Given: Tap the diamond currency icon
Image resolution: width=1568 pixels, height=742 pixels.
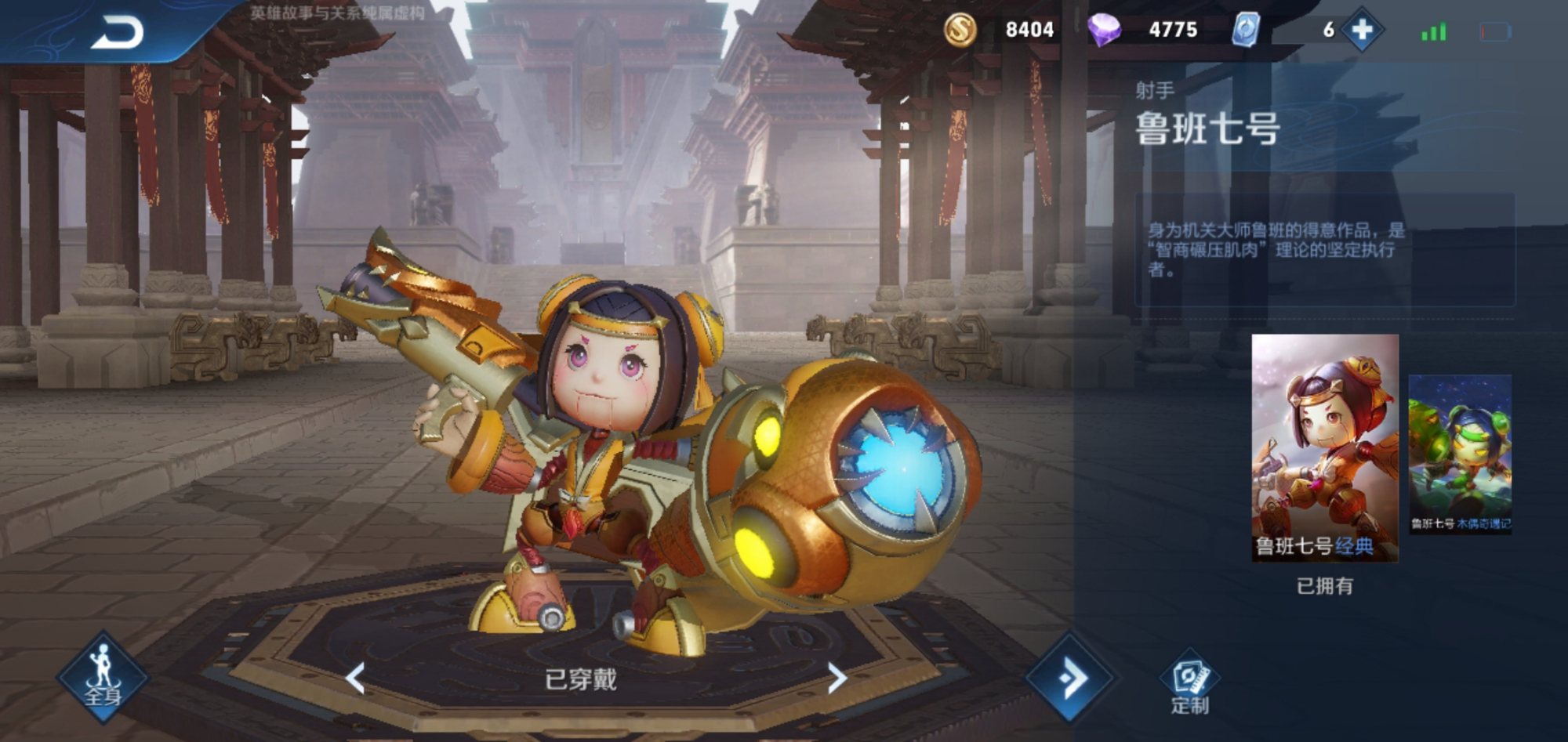Looking at the screenshot, I should coord(1105,31).
